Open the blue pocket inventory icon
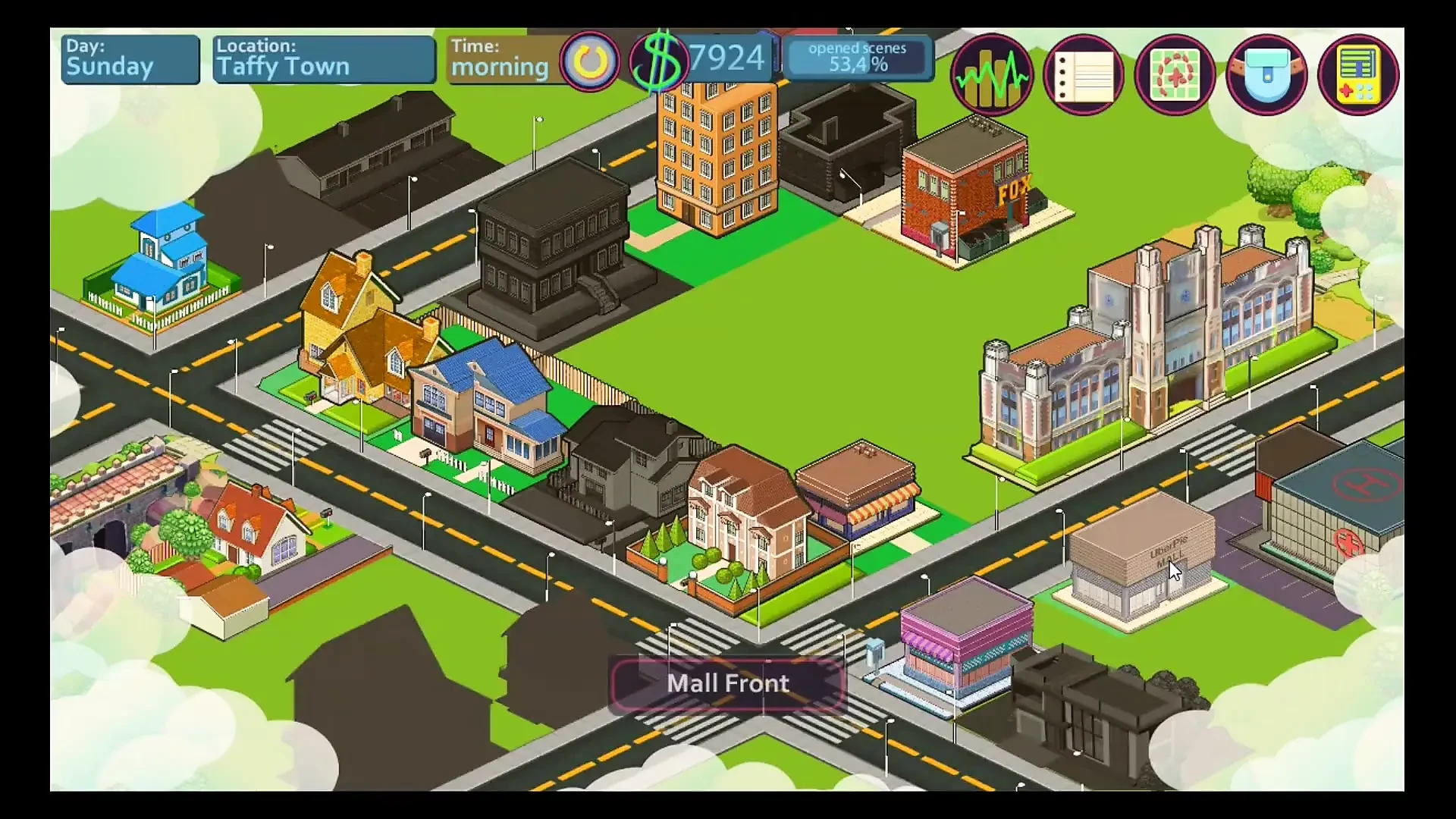Viewport: 1456px width, 819px height. 1266,75
